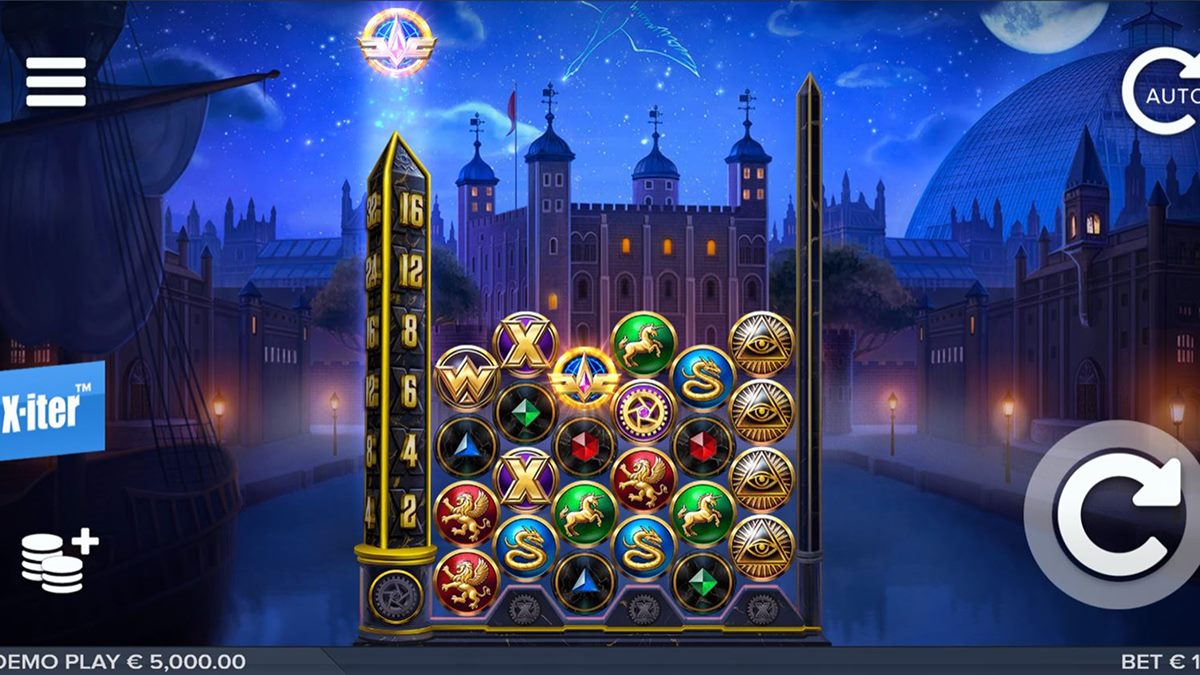Activate the Auto spin button

1163,92
